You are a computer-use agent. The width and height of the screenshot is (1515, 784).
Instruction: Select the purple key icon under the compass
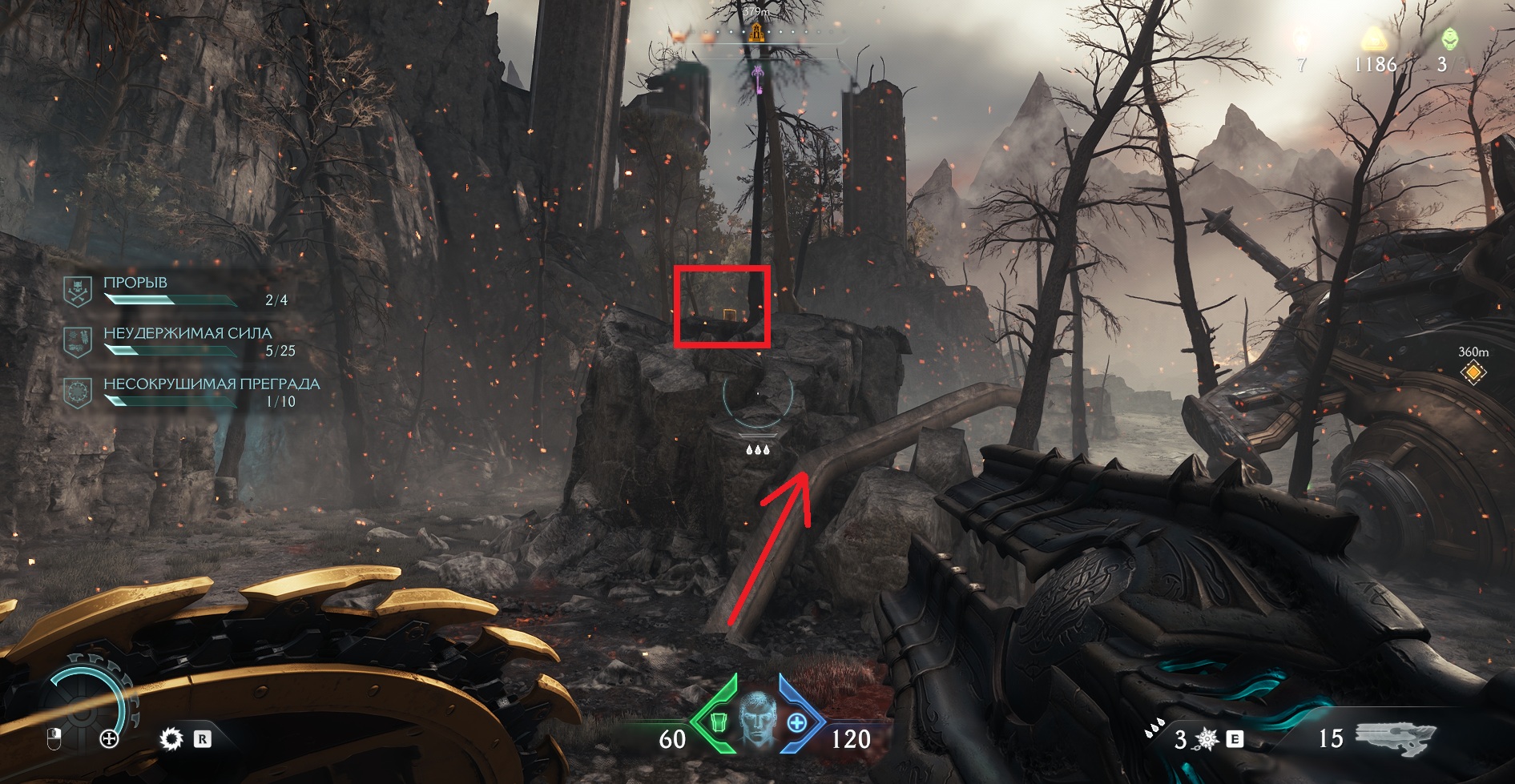(757, 78)
